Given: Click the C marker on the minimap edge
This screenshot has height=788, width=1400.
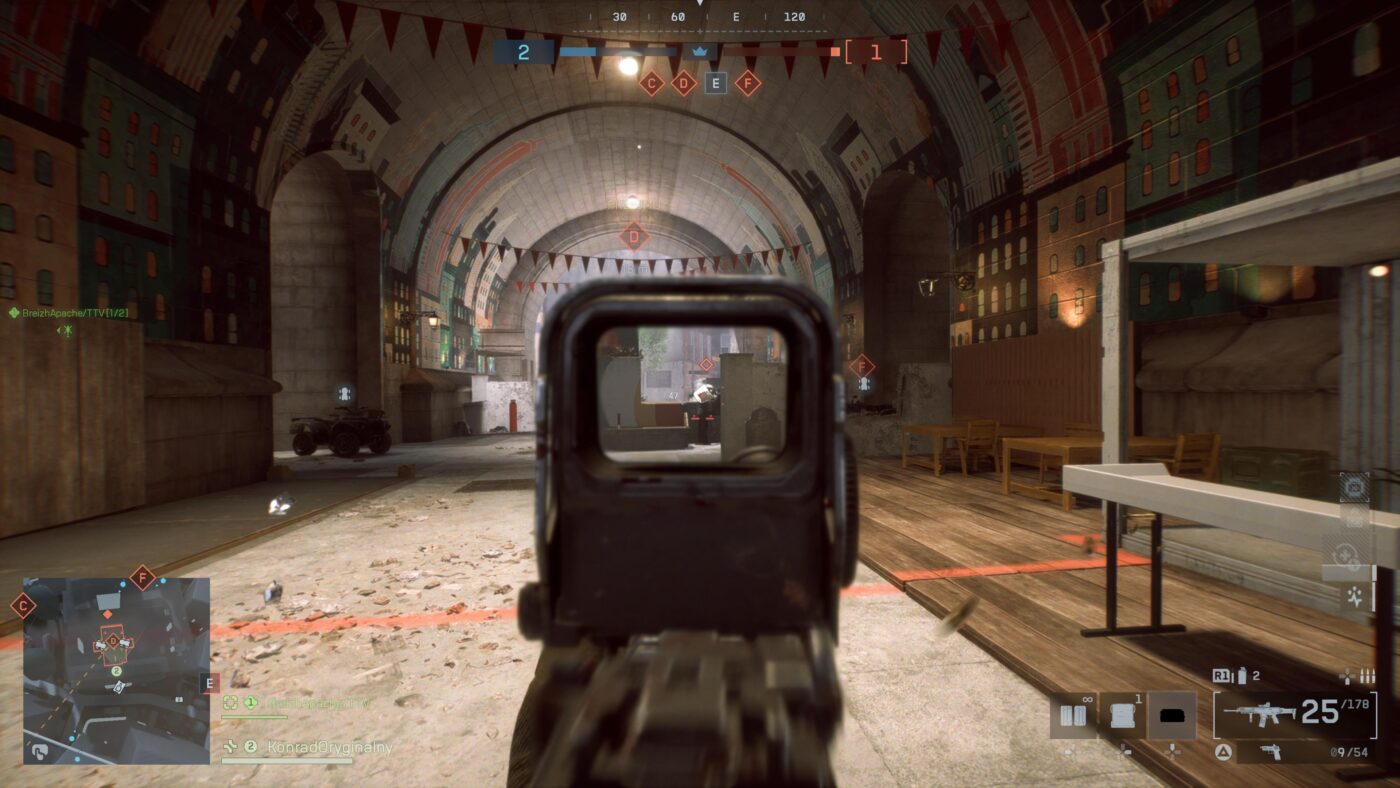Looking at the screenshot, I should tap(23, 606).
